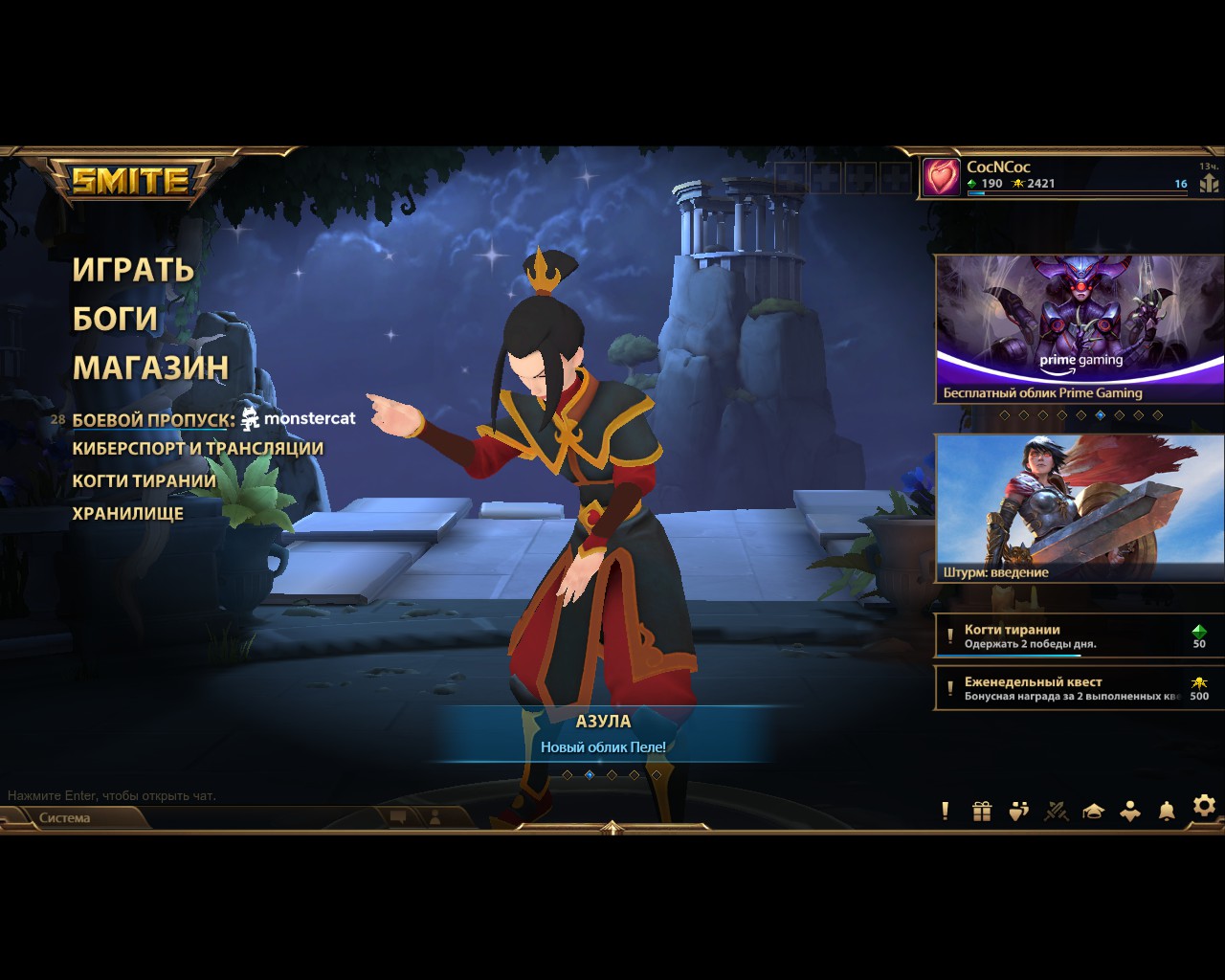This screenshot has width=1225, height=980.
Task: Open the МАГАЗИН menu item
Action: point(150,367)
